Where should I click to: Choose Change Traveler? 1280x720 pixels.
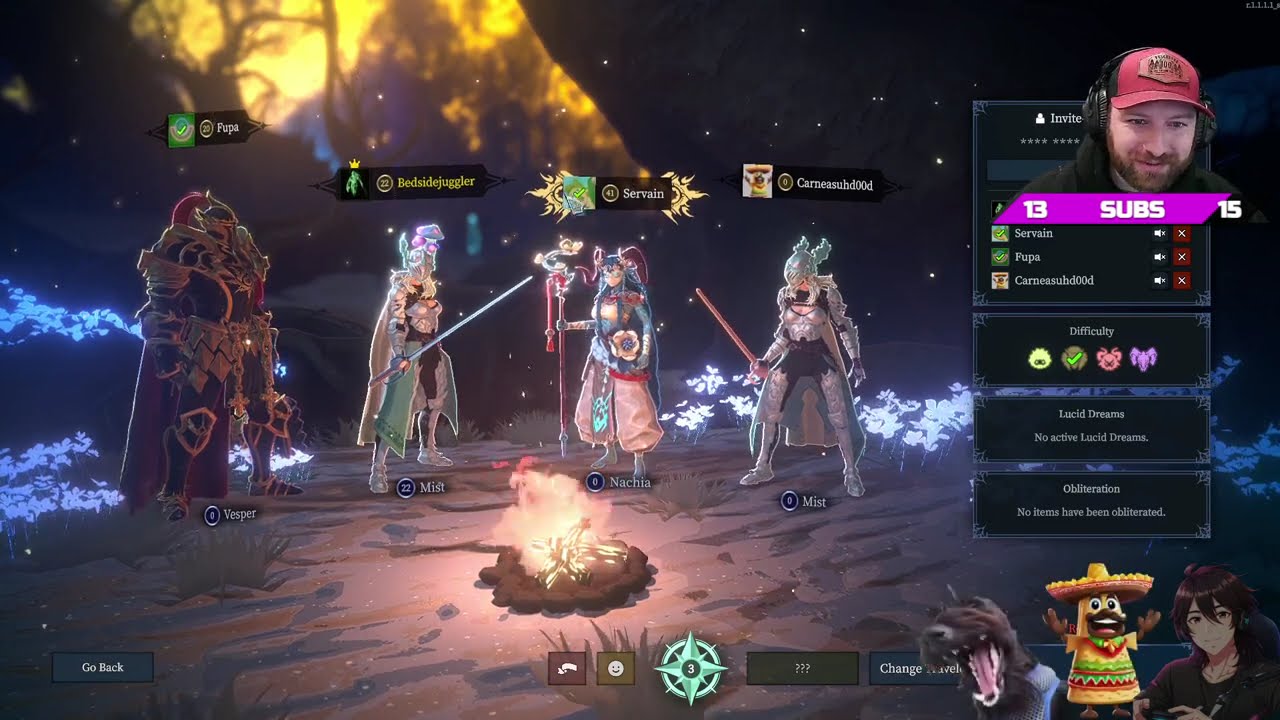tap(915, 668)
